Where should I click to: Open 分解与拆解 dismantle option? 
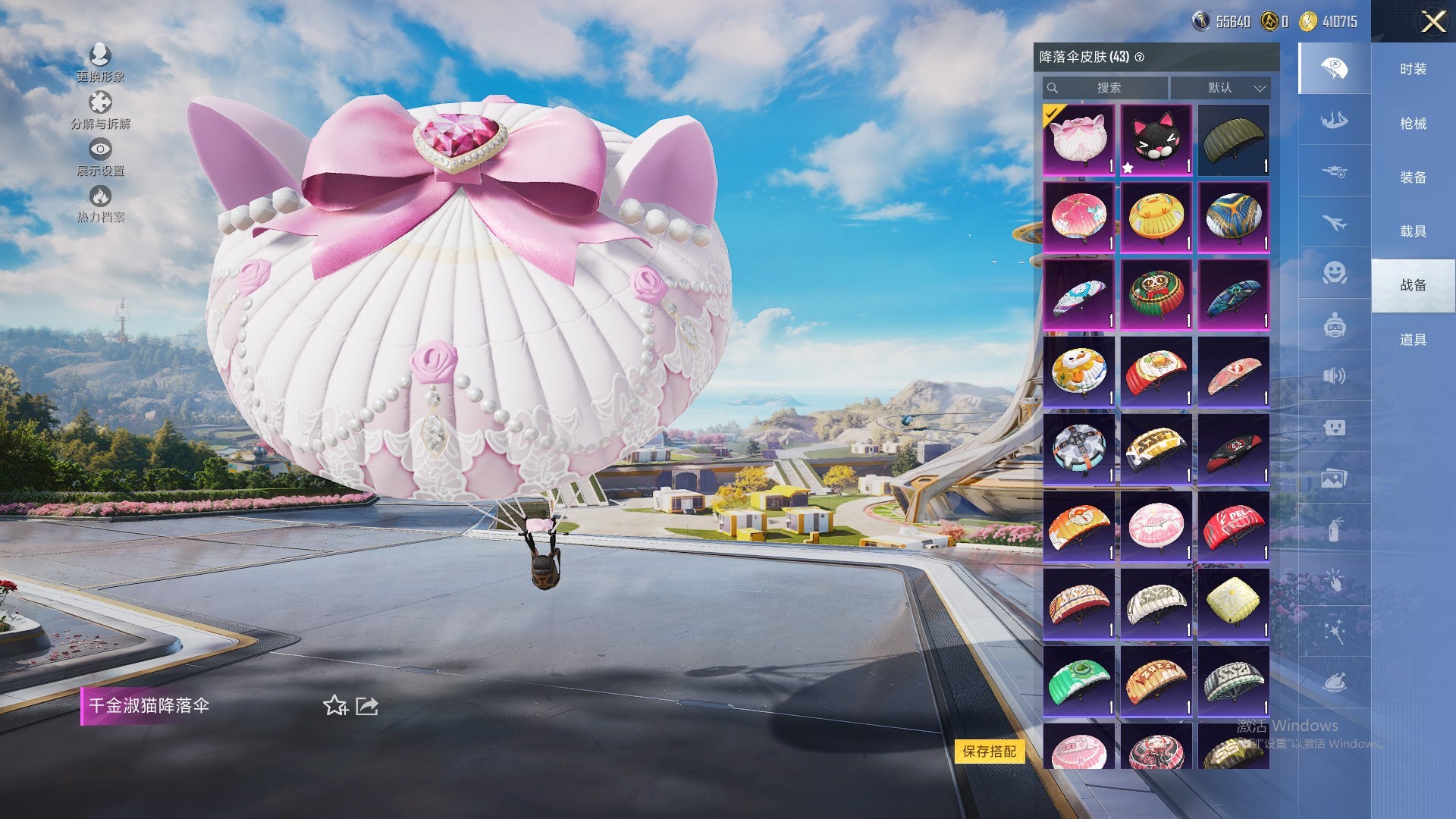(x=100, y=109)
